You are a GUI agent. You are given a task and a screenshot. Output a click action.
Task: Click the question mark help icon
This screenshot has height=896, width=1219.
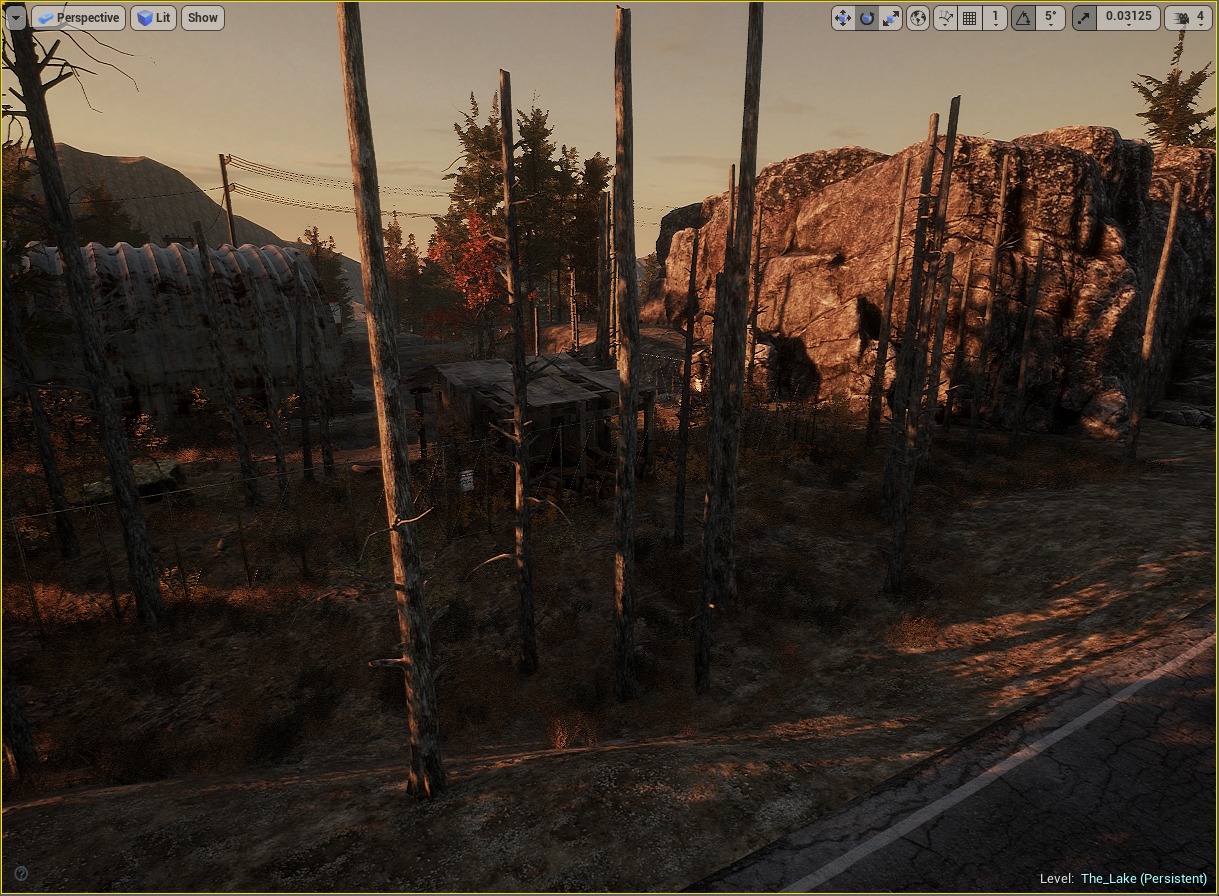(x=21, y=873)
